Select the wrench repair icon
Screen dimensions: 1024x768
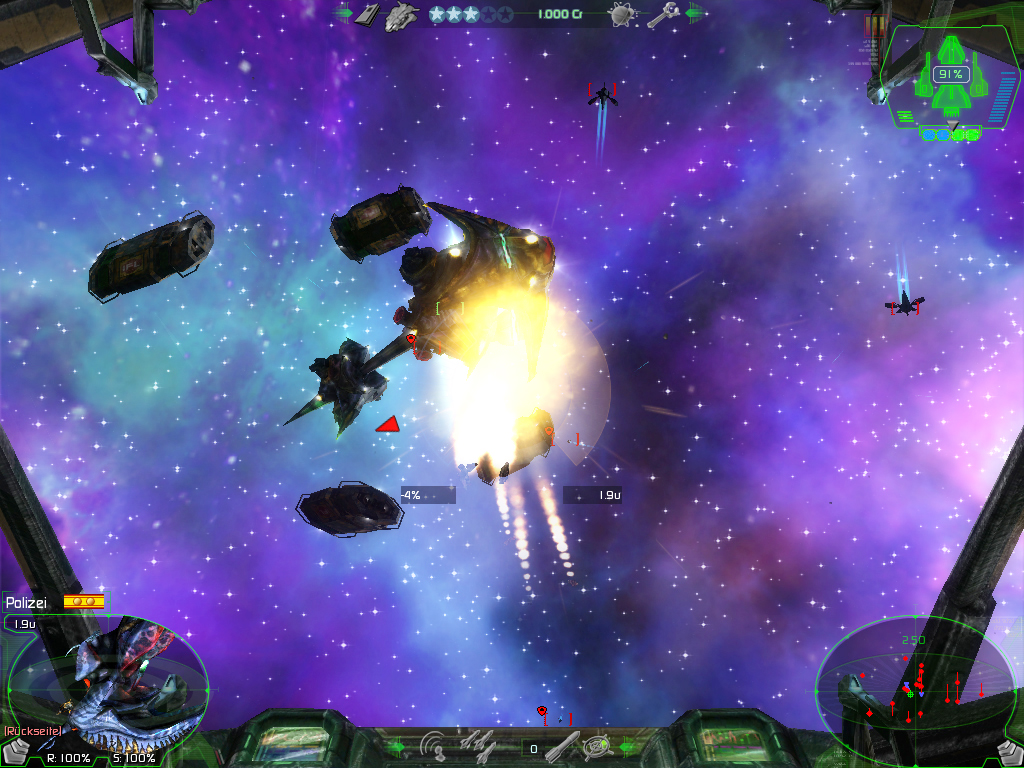(x=662, y=15)
